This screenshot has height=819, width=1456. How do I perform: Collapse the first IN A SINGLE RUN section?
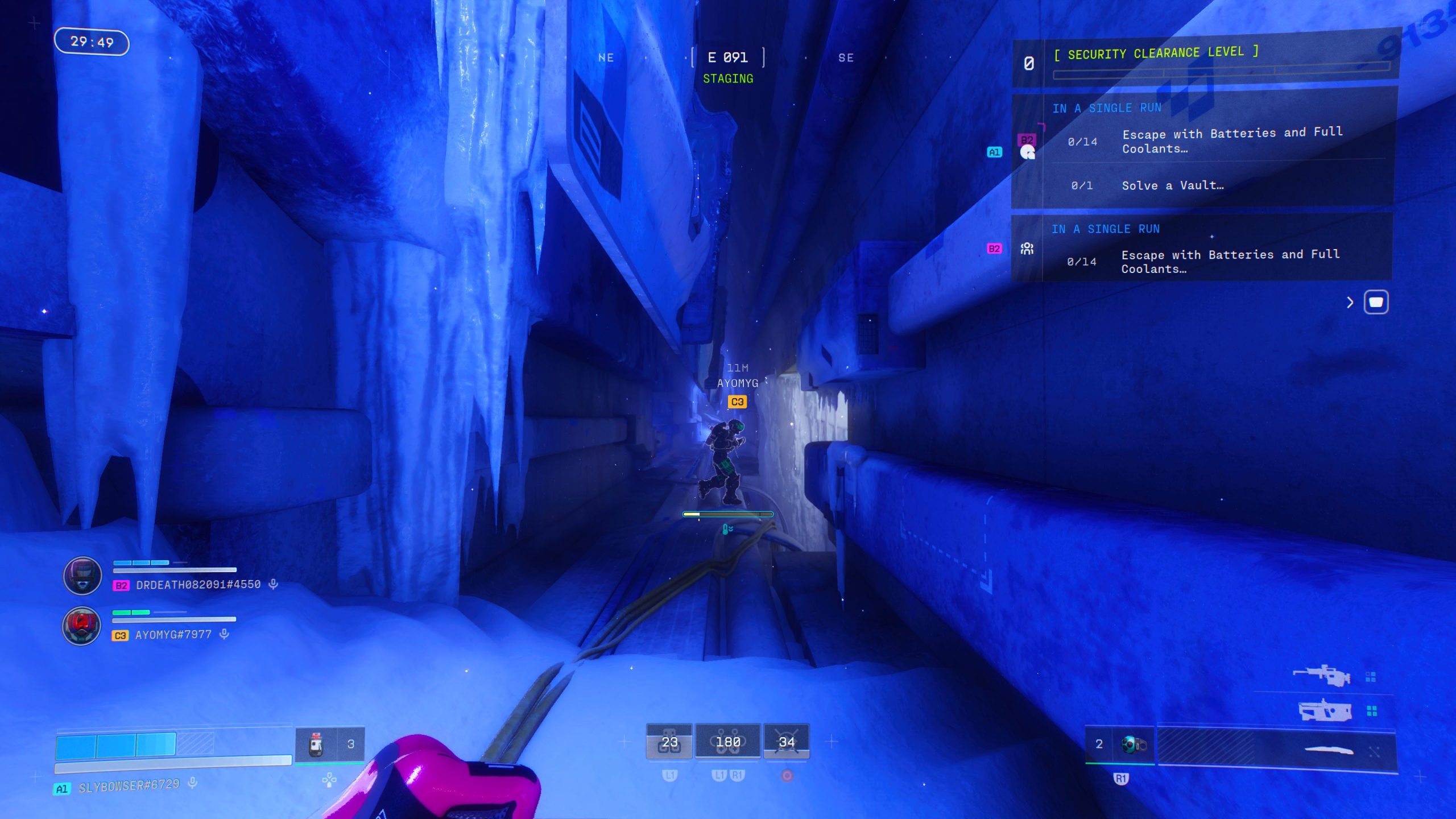[x=1107, y=108]
